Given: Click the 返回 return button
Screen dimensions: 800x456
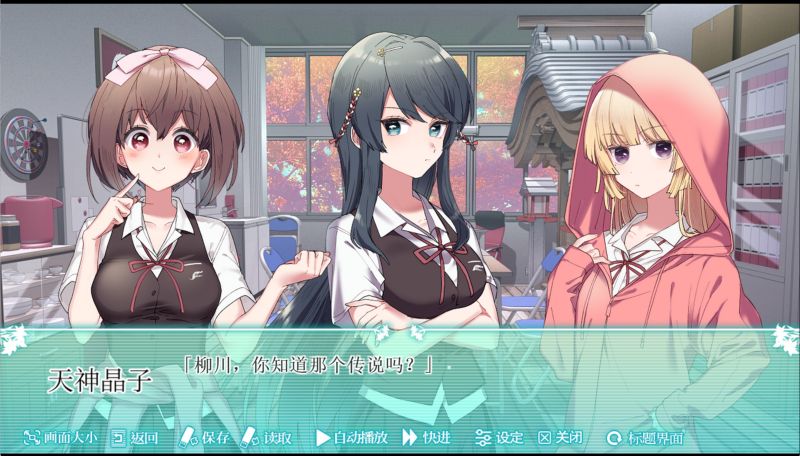Looking at the screenshot, I should click(135, 437).
